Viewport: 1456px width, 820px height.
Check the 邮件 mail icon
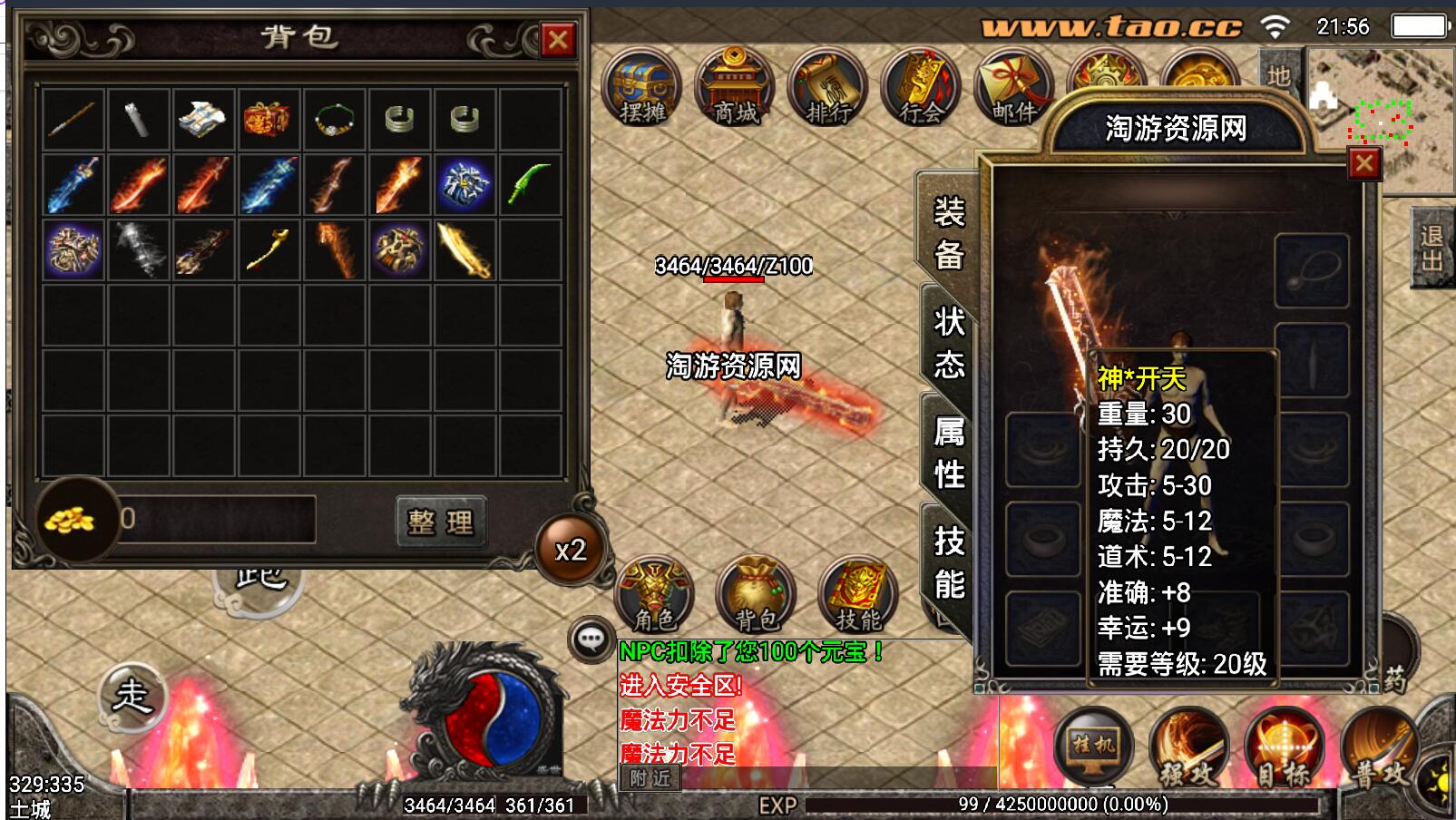click(x=1012, y=89)
